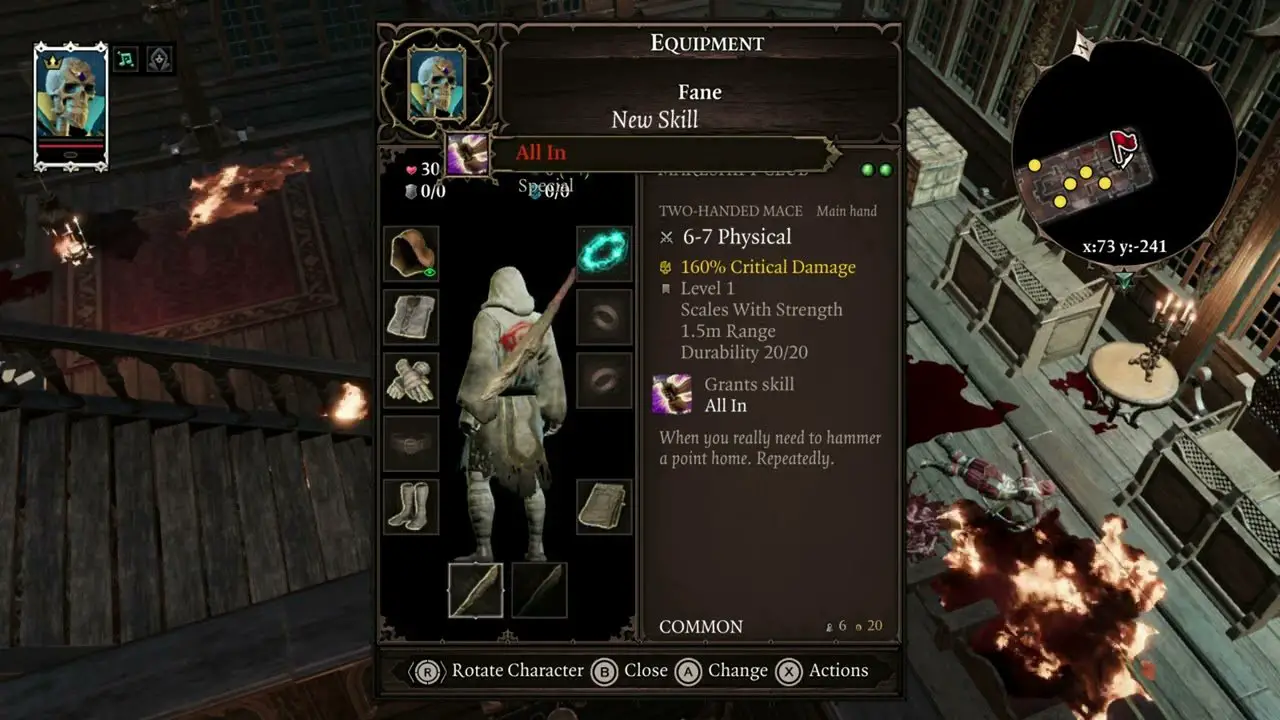
Task: Click the All In new skill icon
Action: point(467,154)
